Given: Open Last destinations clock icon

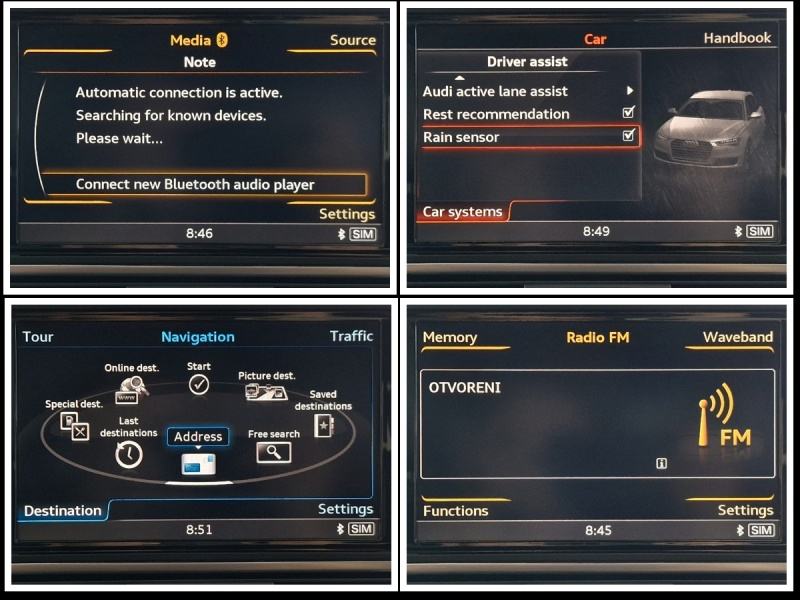Looking at the screenshot, I should click(x=129, y=454).
